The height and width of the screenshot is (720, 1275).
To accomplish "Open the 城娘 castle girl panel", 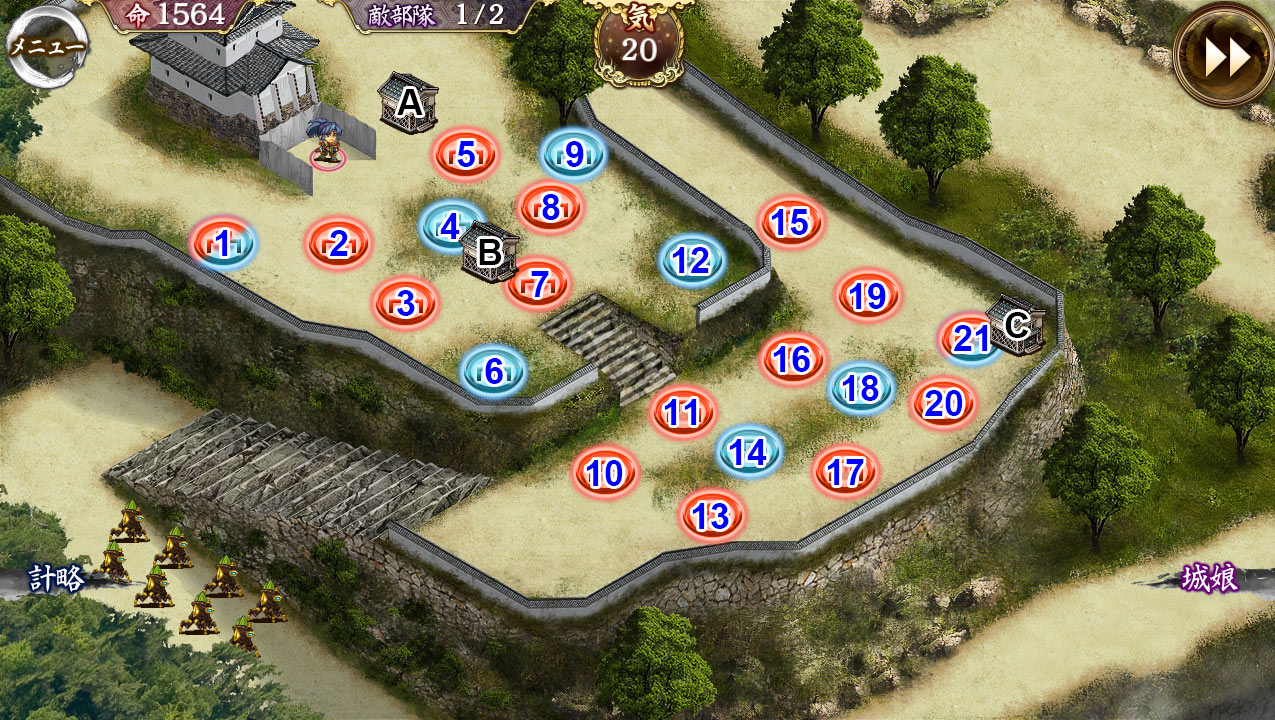I will pyautogui.click(x=1208, y=578).
